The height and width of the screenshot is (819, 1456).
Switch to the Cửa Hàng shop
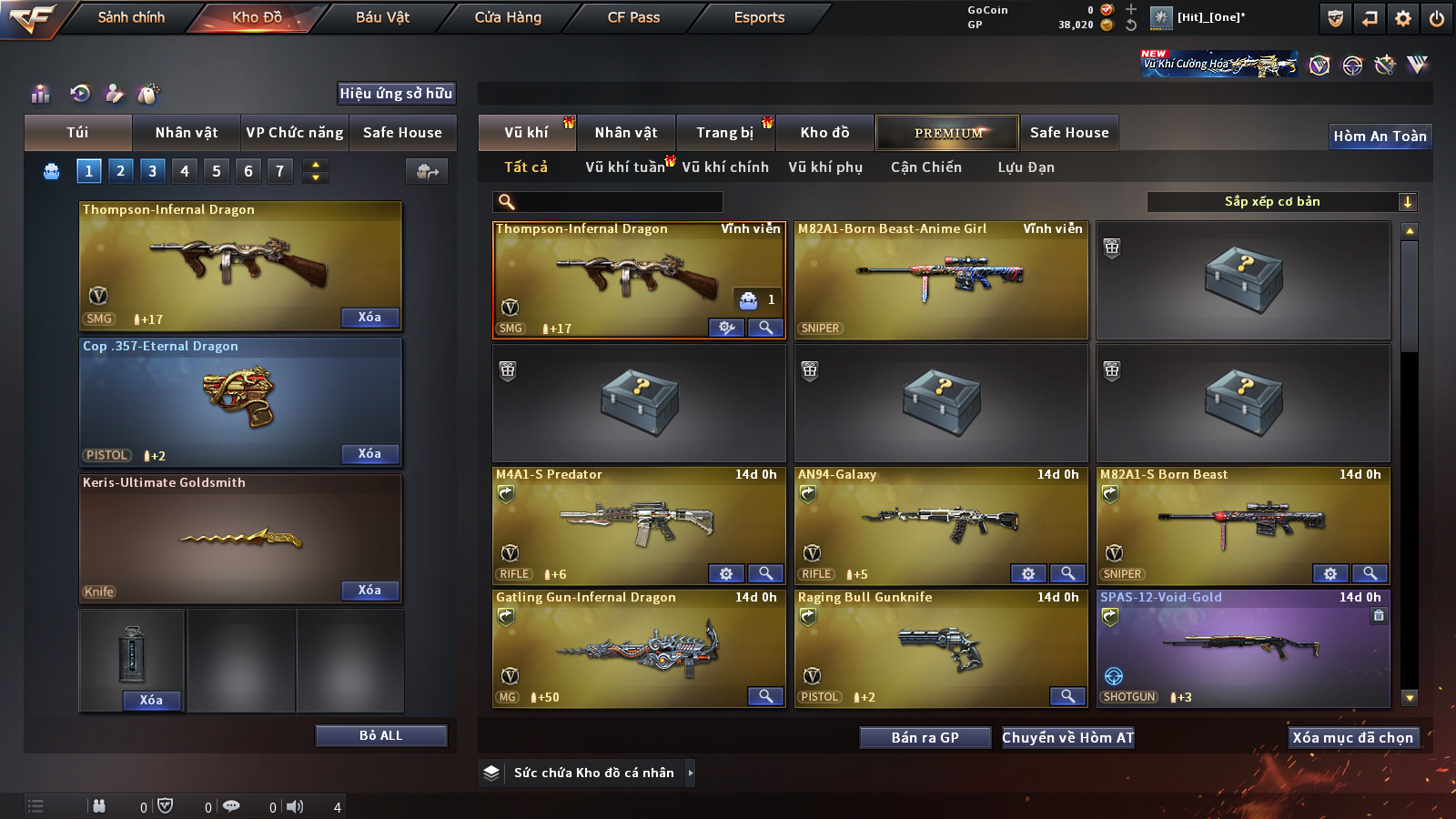(508, 17)
